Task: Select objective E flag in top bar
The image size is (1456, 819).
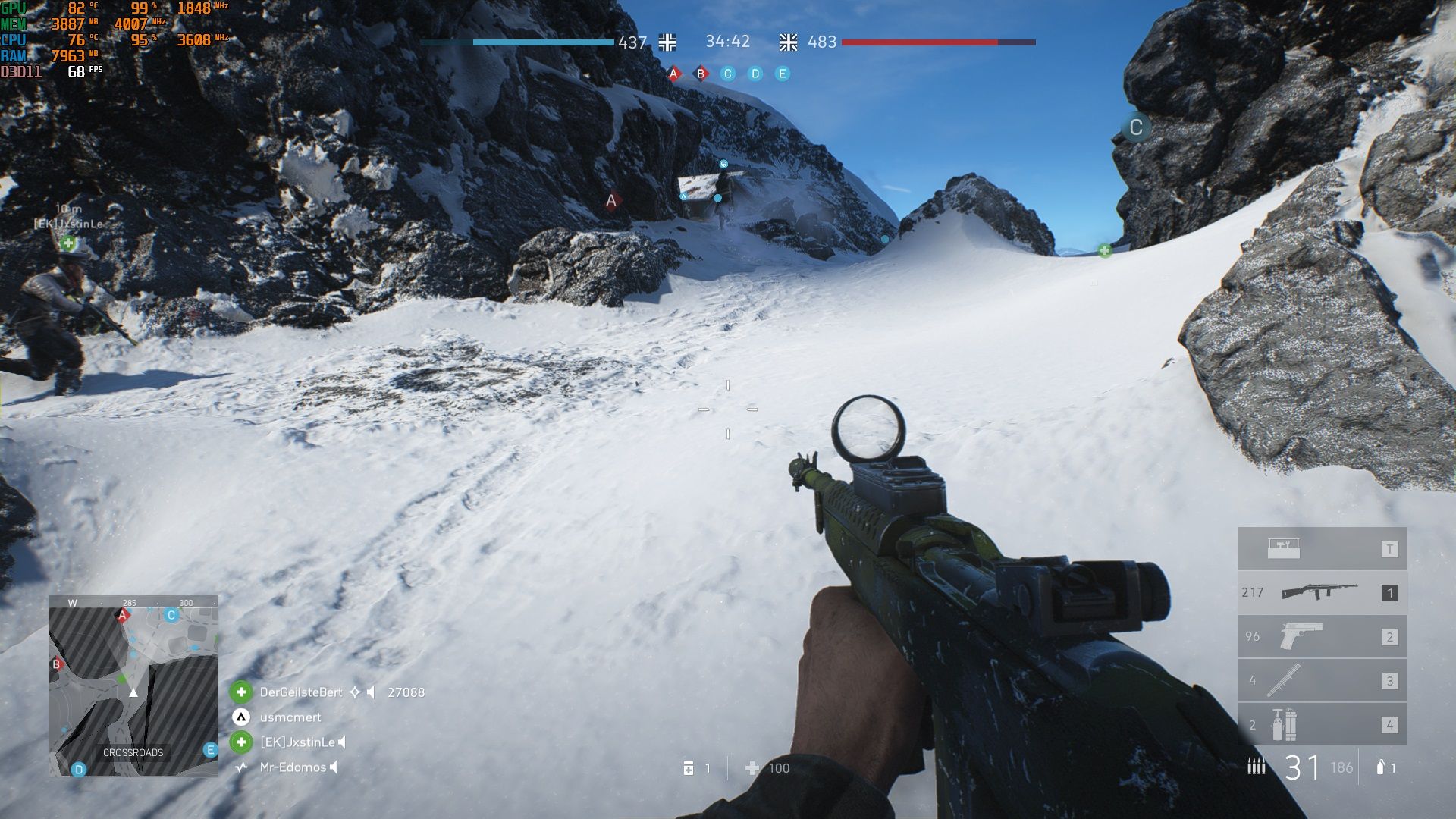Action: tap(783, 74)
